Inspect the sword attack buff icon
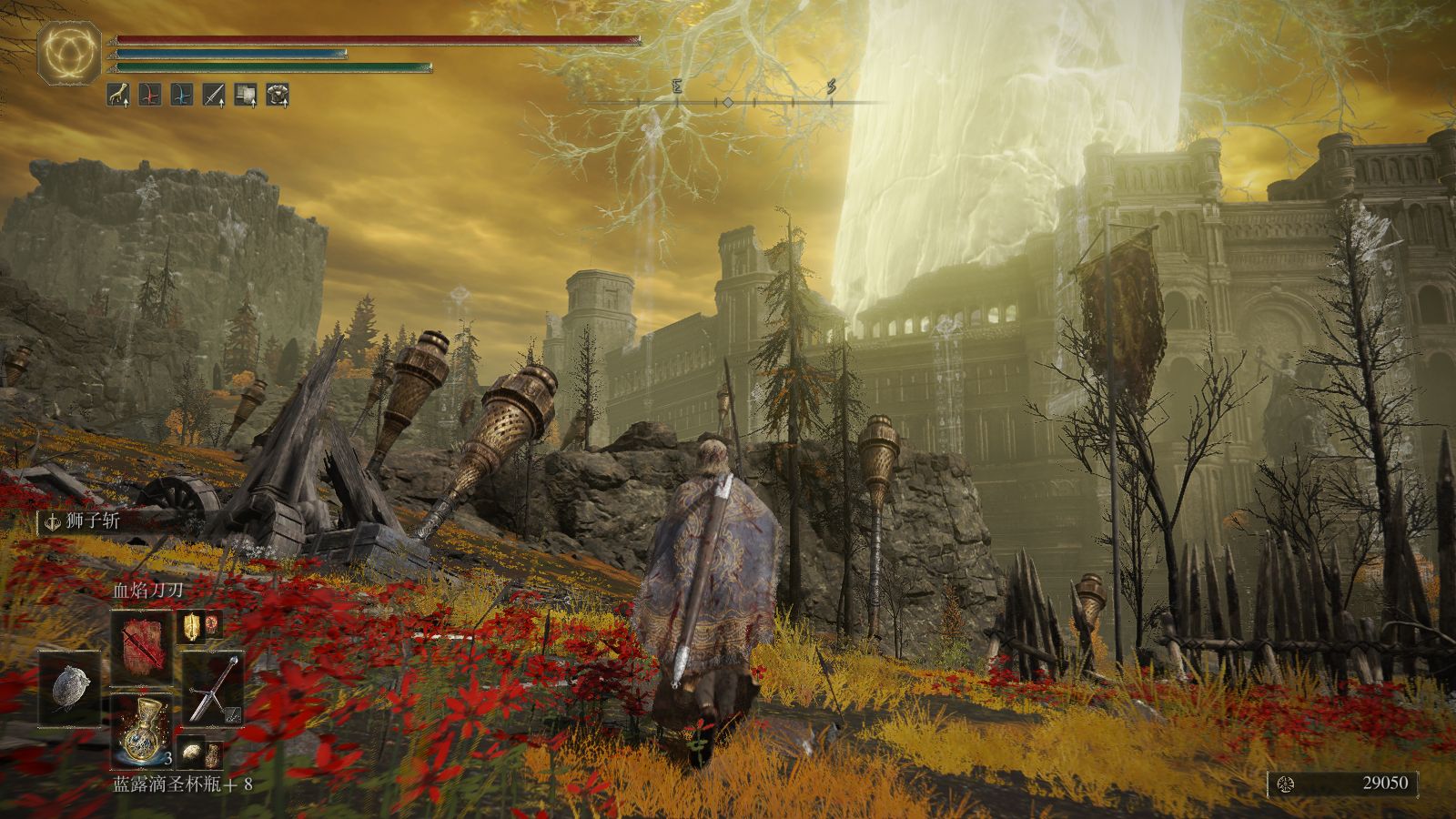This screenshot has width=1456, height=819. (214, 94)
